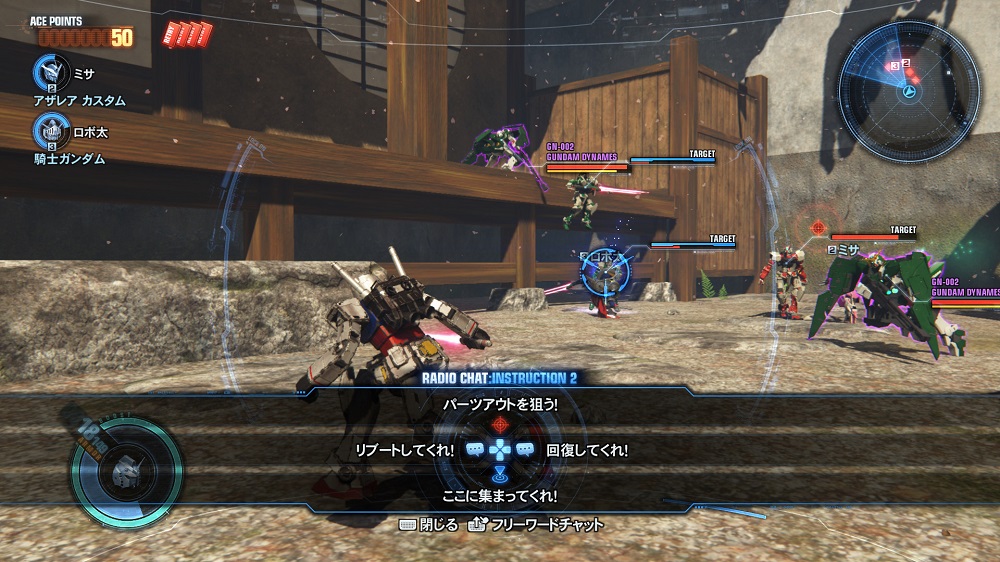The height and width of the screenshot is (562, 1000).
Task: Choose the パーツアウトを狙う! radio chat option
Action: coord(500,404)
